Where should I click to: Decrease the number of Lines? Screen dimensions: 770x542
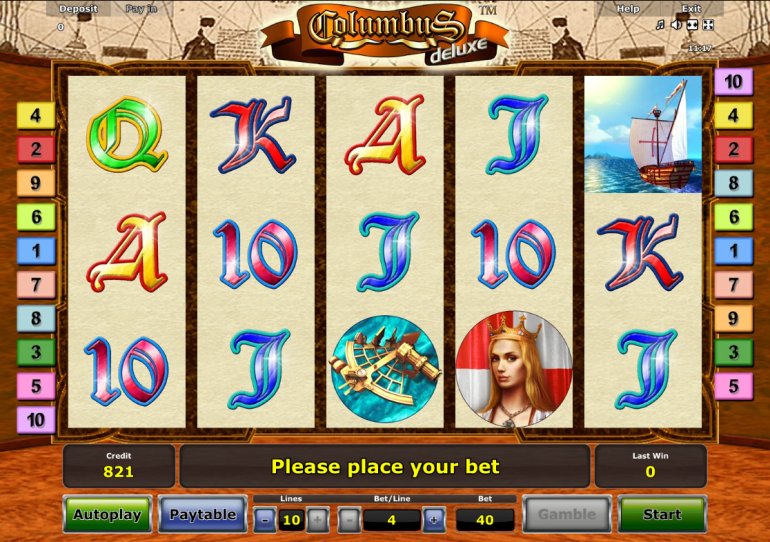click(x=263, y=520)
